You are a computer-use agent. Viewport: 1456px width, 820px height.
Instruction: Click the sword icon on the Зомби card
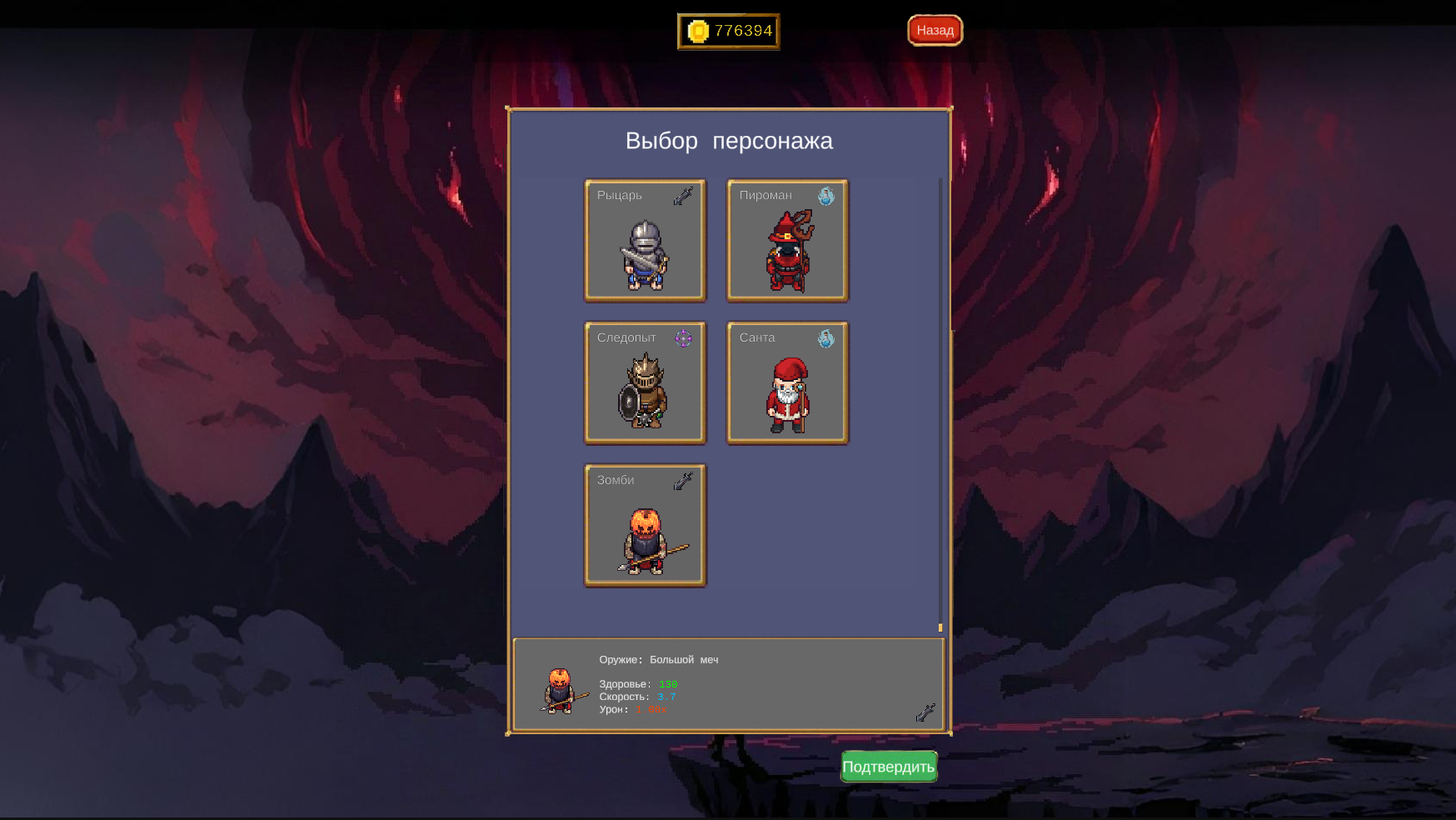[x=681, y=481]
